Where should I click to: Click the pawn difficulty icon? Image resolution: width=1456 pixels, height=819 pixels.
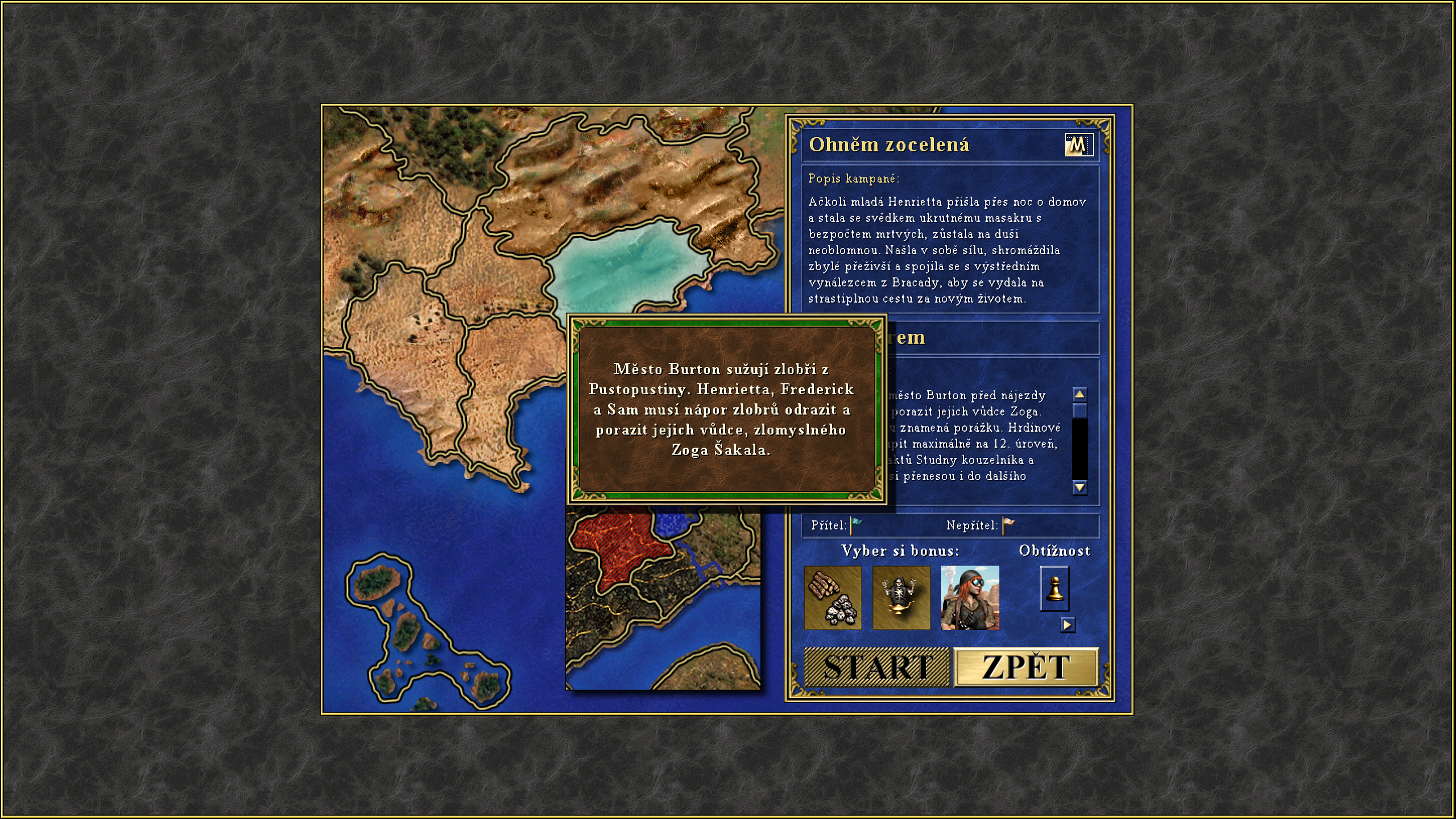(x=1054, y=589)
